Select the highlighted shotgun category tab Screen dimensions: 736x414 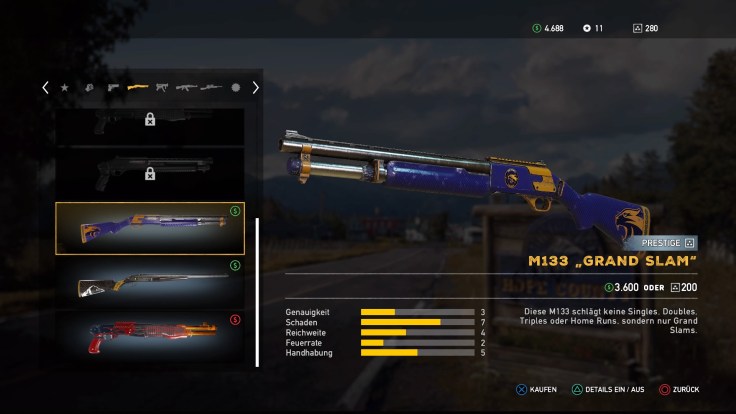coord(138,88)
